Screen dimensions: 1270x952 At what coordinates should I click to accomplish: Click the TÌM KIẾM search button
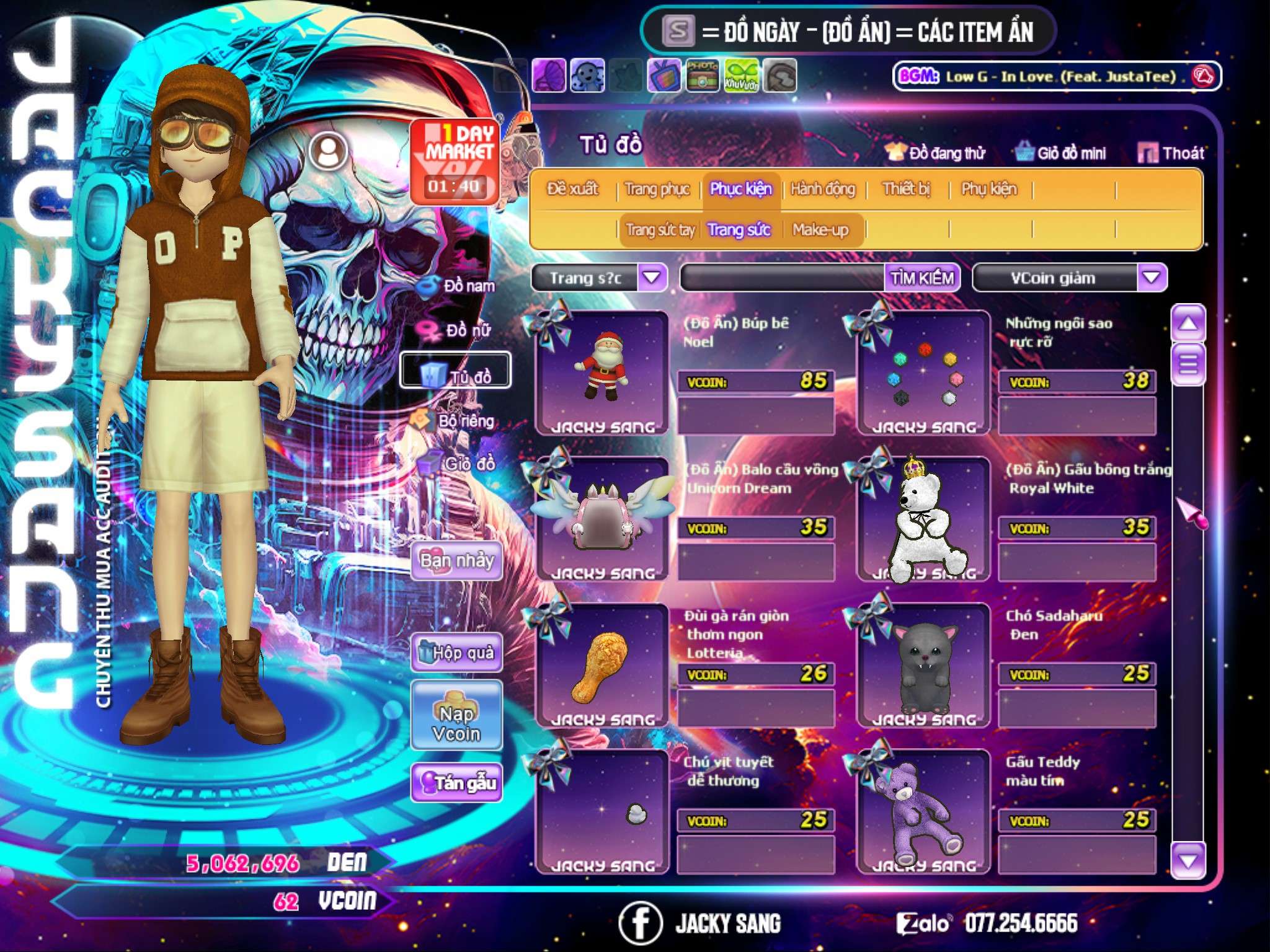(922, 278)
